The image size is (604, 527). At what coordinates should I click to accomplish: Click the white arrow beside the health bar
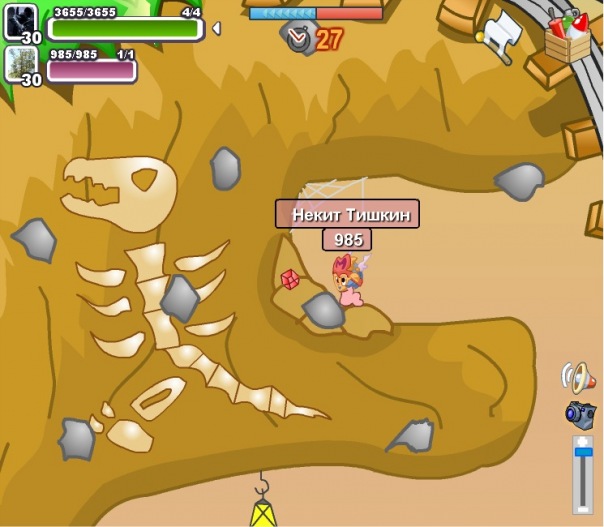(216, 29)
